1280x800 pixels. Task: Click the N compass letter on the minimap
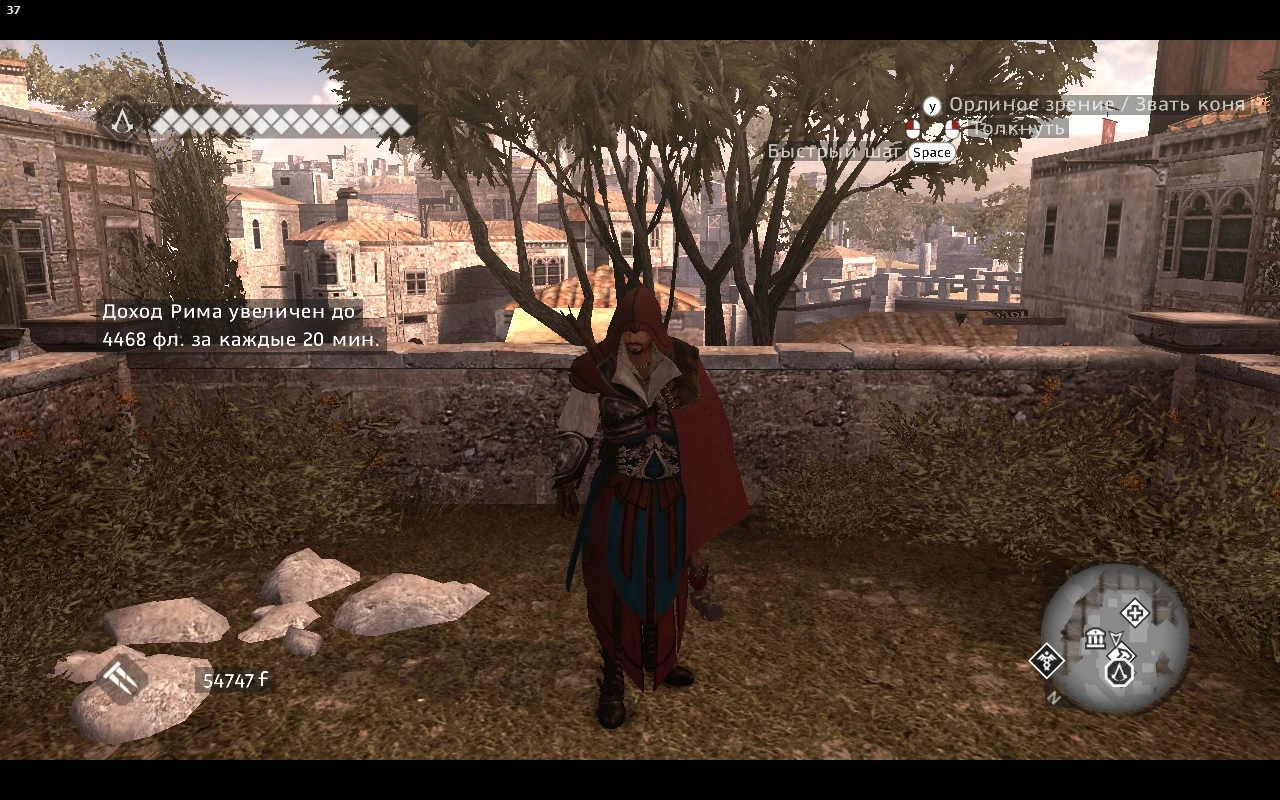pos(1054,696)
